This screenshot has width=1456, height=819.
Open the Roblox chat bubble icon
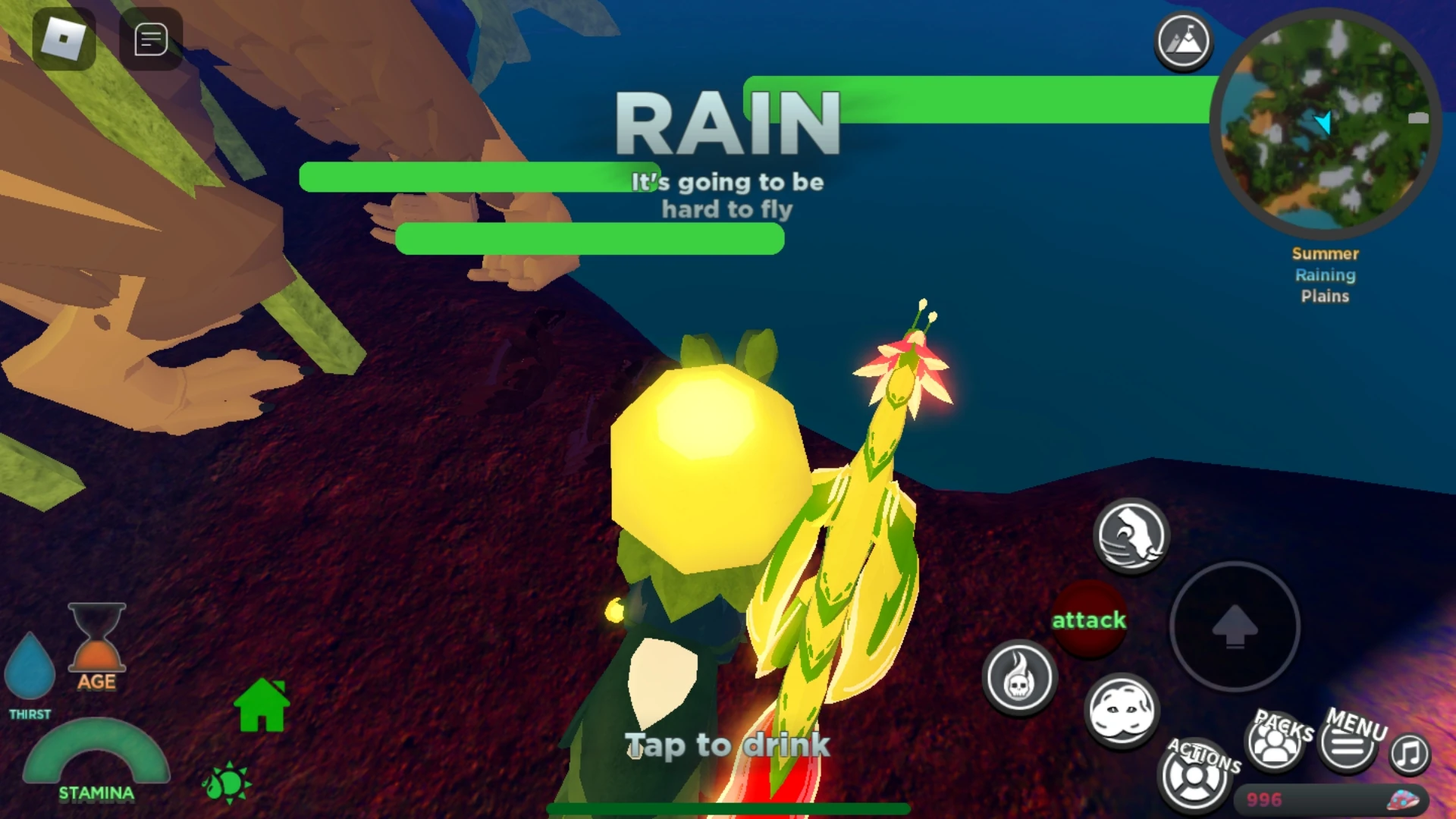click(149, 39)
